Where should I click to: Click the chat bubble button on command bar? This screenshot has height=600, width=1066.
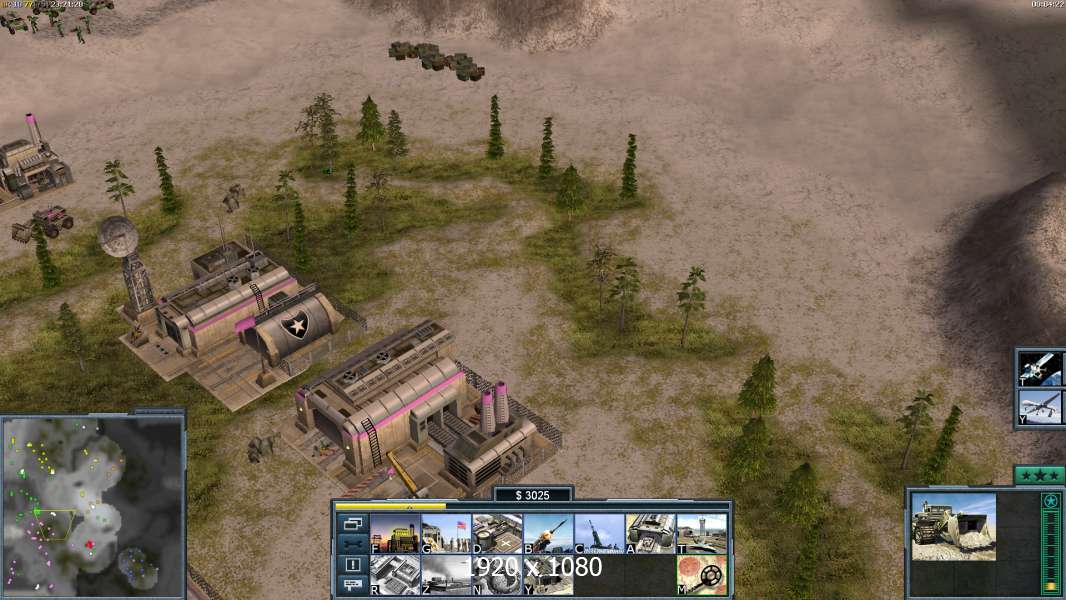point(353,585)
